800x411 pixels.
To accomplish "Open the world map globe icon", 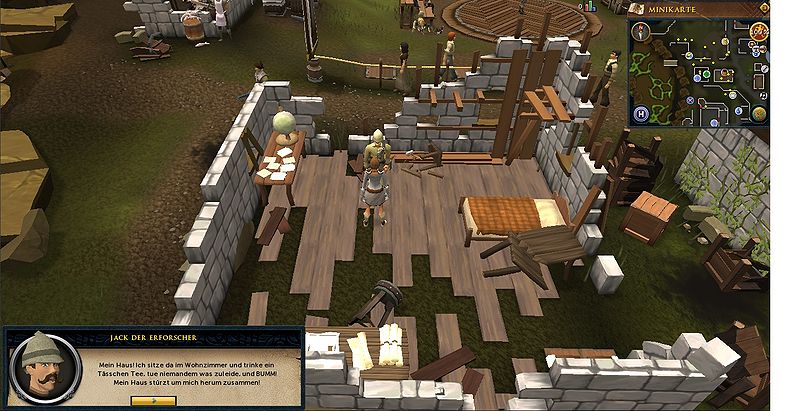I will pos(758,112).
